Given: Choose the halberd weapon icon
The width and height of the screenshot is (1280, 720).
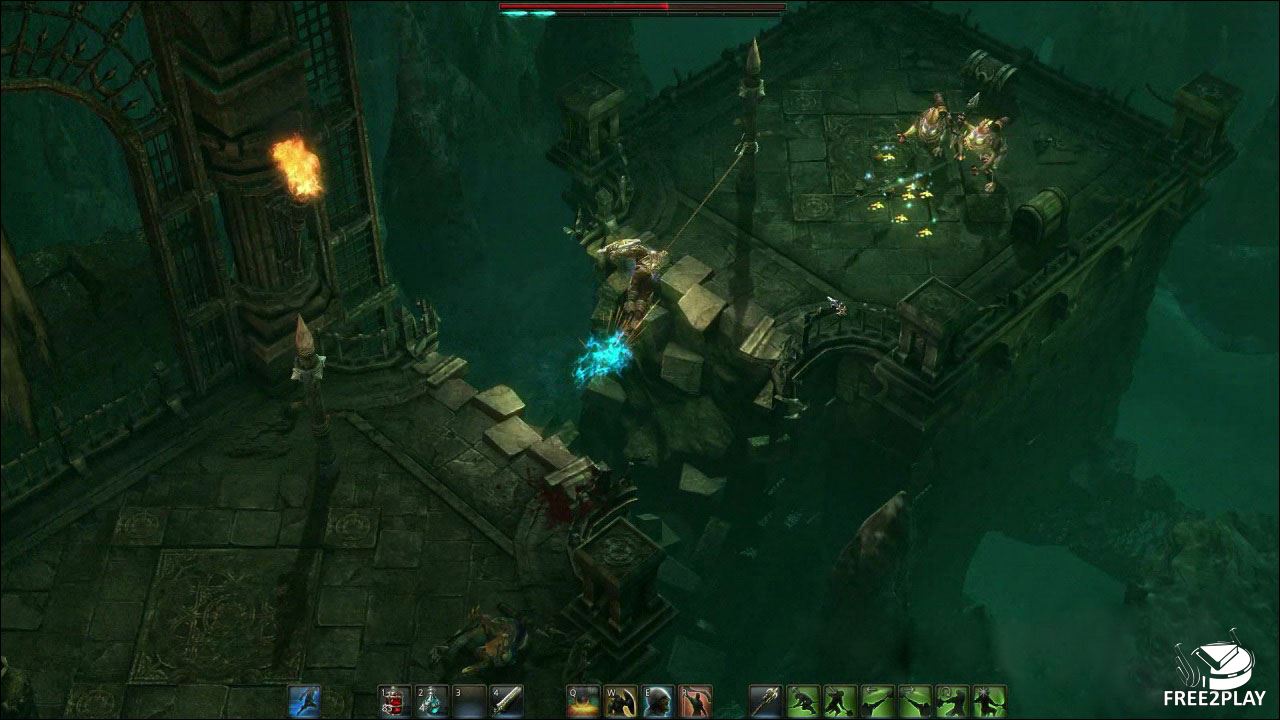Looking at the screenshot, I should point(766,700).
